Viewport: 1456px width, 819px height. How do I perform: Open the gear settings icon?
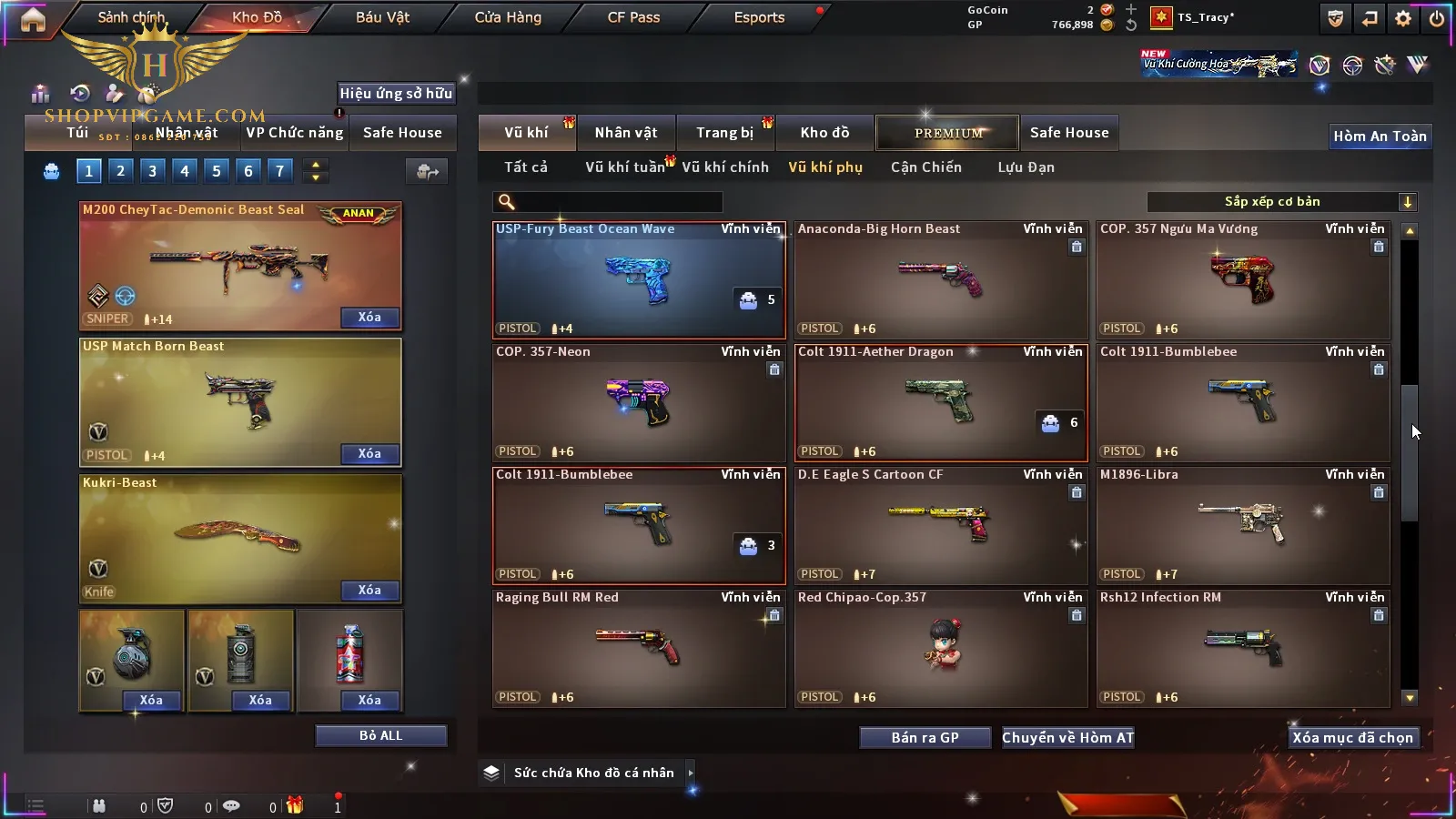pos(1403,18)
